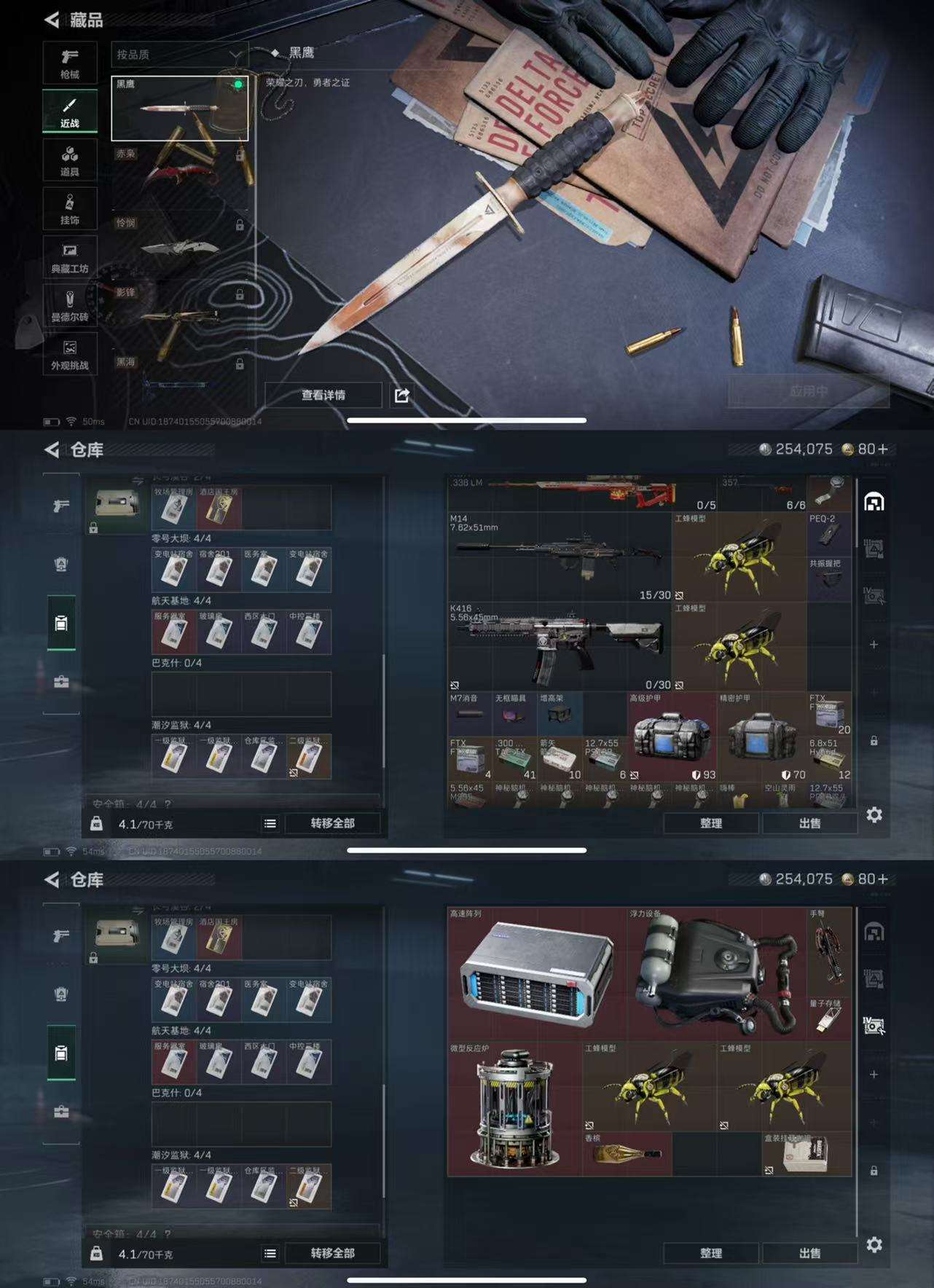Click the lock icon beside the 黑海 skin
Viewport: 934px width, 1288px height.
tap(239, 362)
